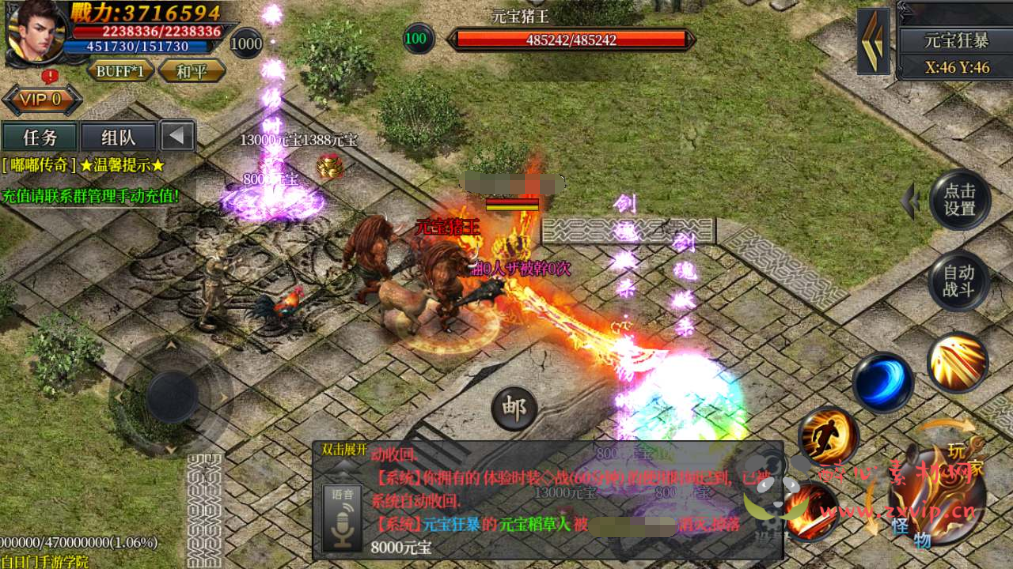The image size is (1013, 569).
Task: Use the flaming sword skill icon
Action: pos(810,509)
